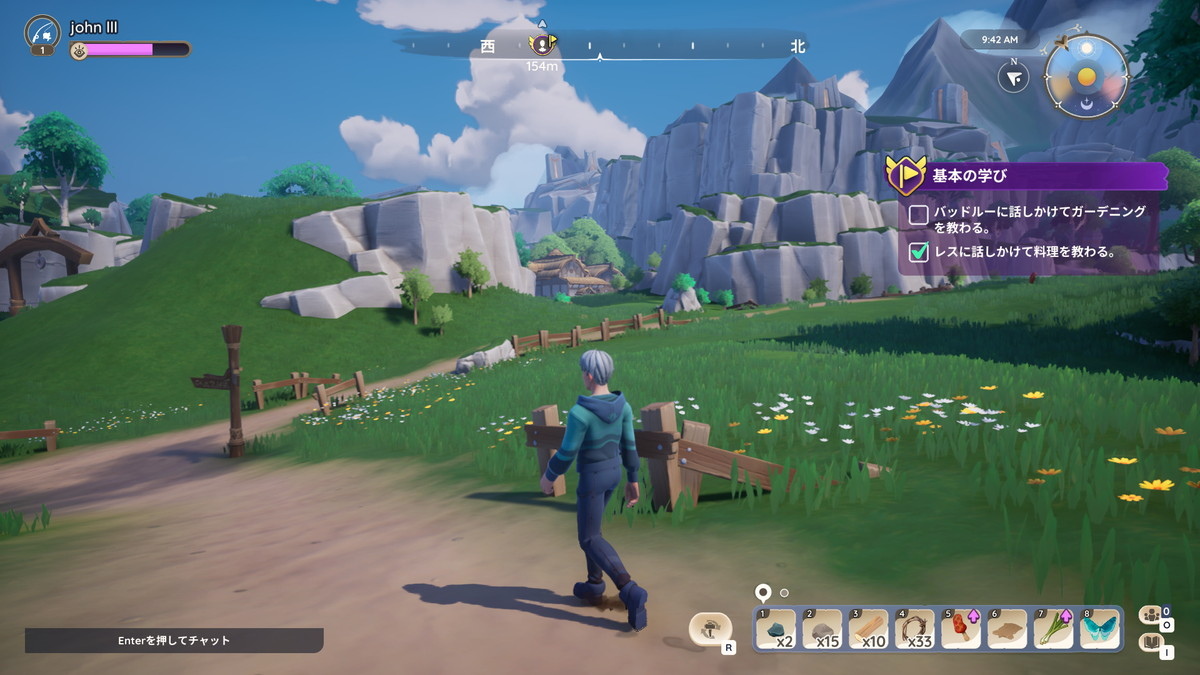Select the blue butterfly hotbar slot
The height and width of the screenshot is (675, 1200).
click(x=1100, y=629)
